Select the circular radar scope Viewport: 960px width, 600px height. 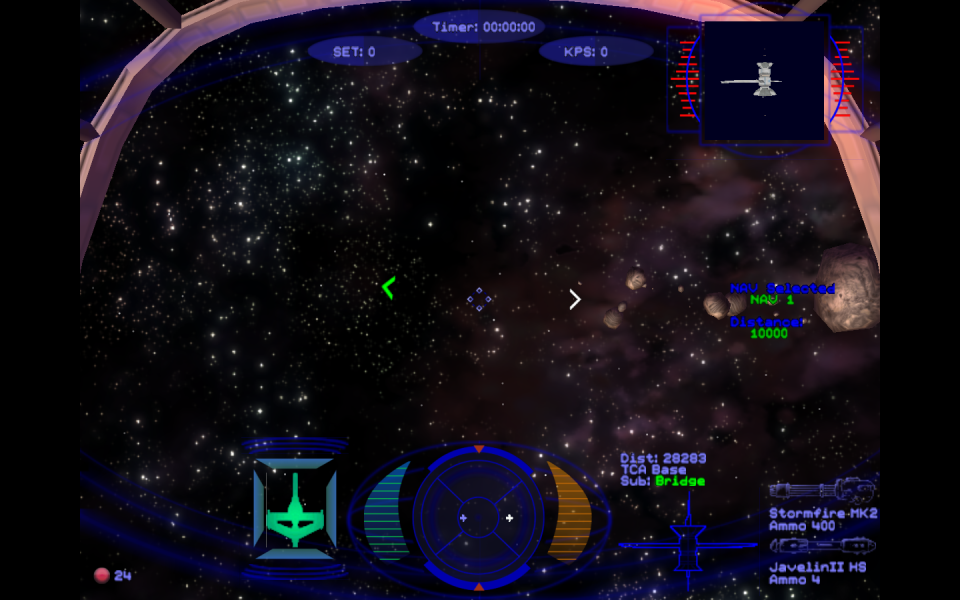(x=478, y=516)
